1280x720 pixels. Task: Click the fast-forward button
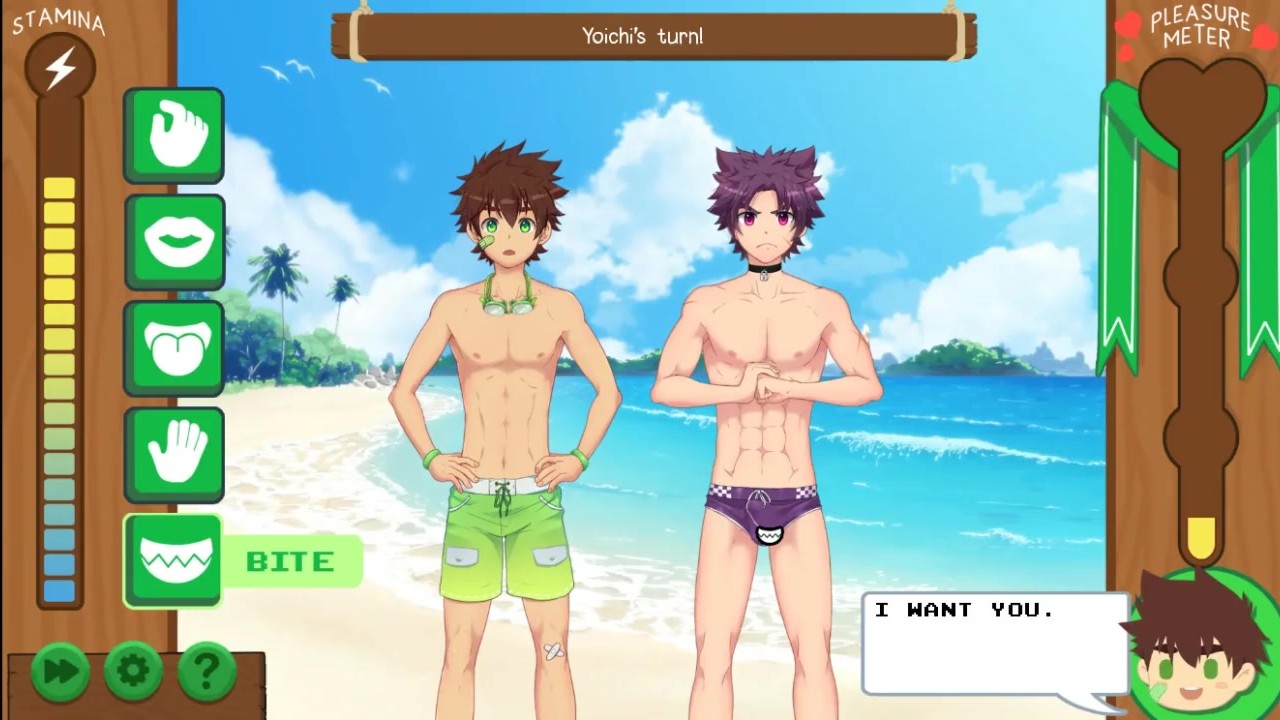[x=60, y=670]
